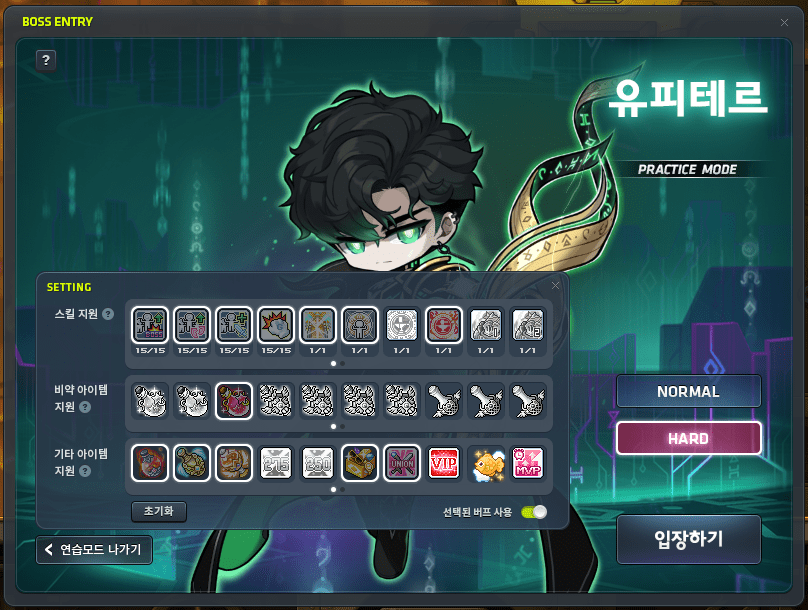Choose the NORMAL difficulty
Screen dimensions: 808x610
click(x=688, y=391)
